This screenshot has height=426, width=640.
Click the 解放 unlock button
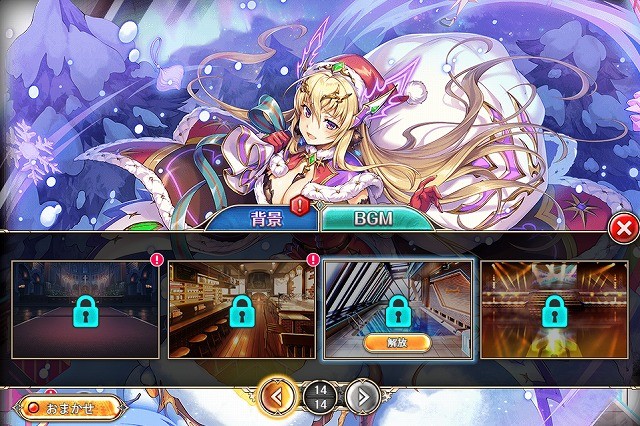[397, 342]
